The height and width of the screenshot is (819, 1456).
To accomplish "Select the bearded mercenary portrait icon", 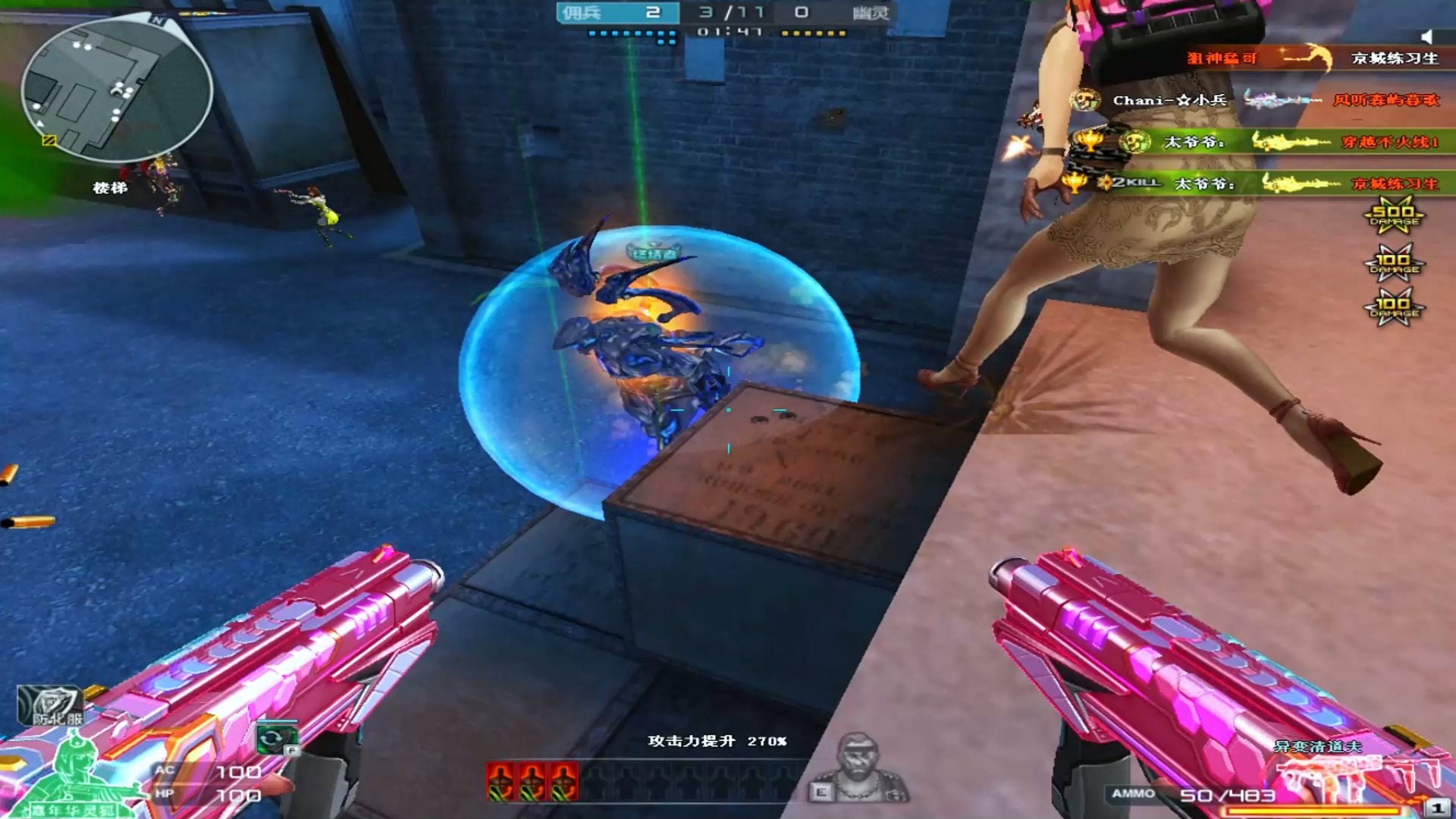I will click(859, 767).
